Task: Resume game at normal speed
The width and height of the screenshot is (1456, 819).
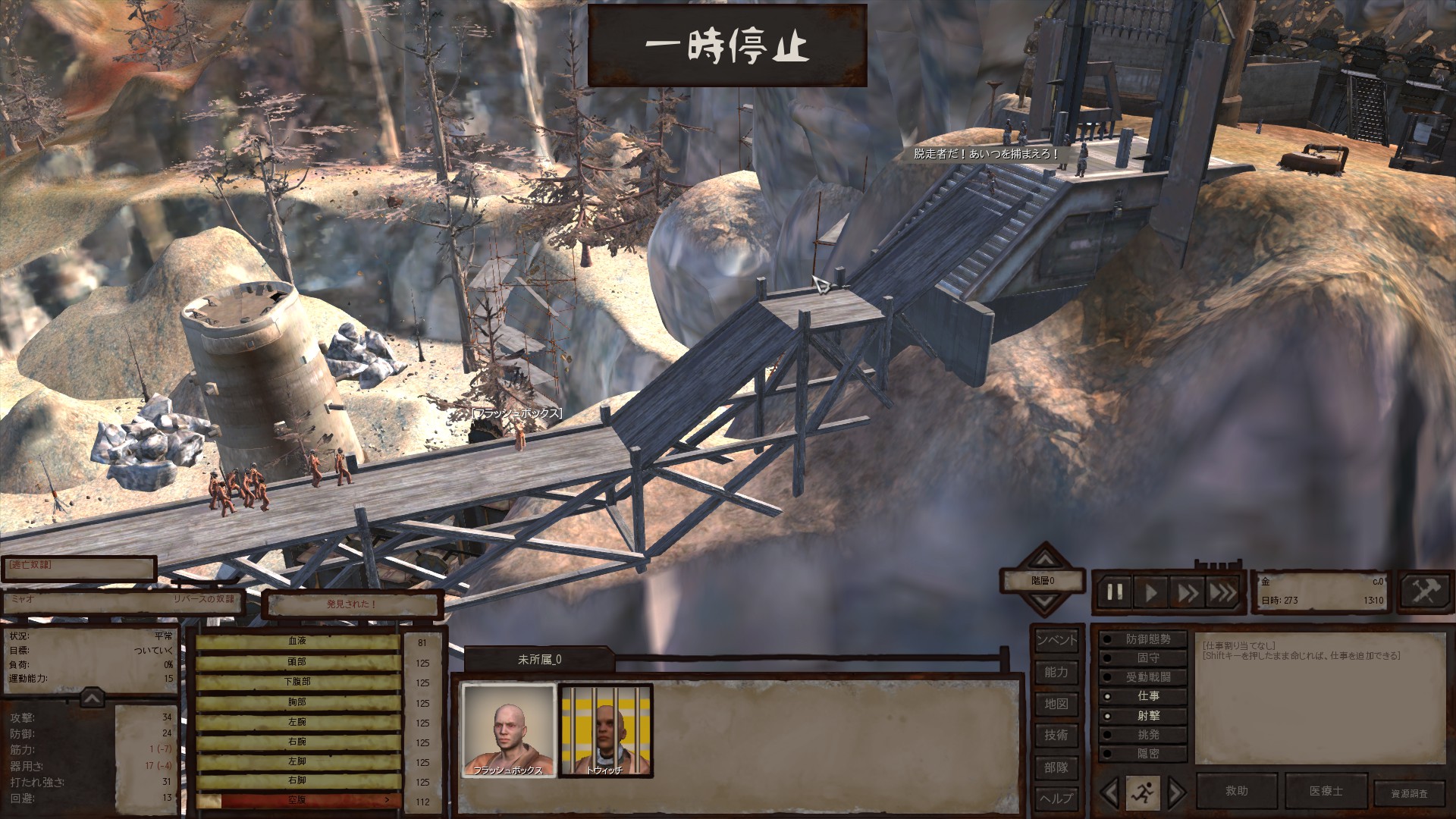Action: point(1151,591)
